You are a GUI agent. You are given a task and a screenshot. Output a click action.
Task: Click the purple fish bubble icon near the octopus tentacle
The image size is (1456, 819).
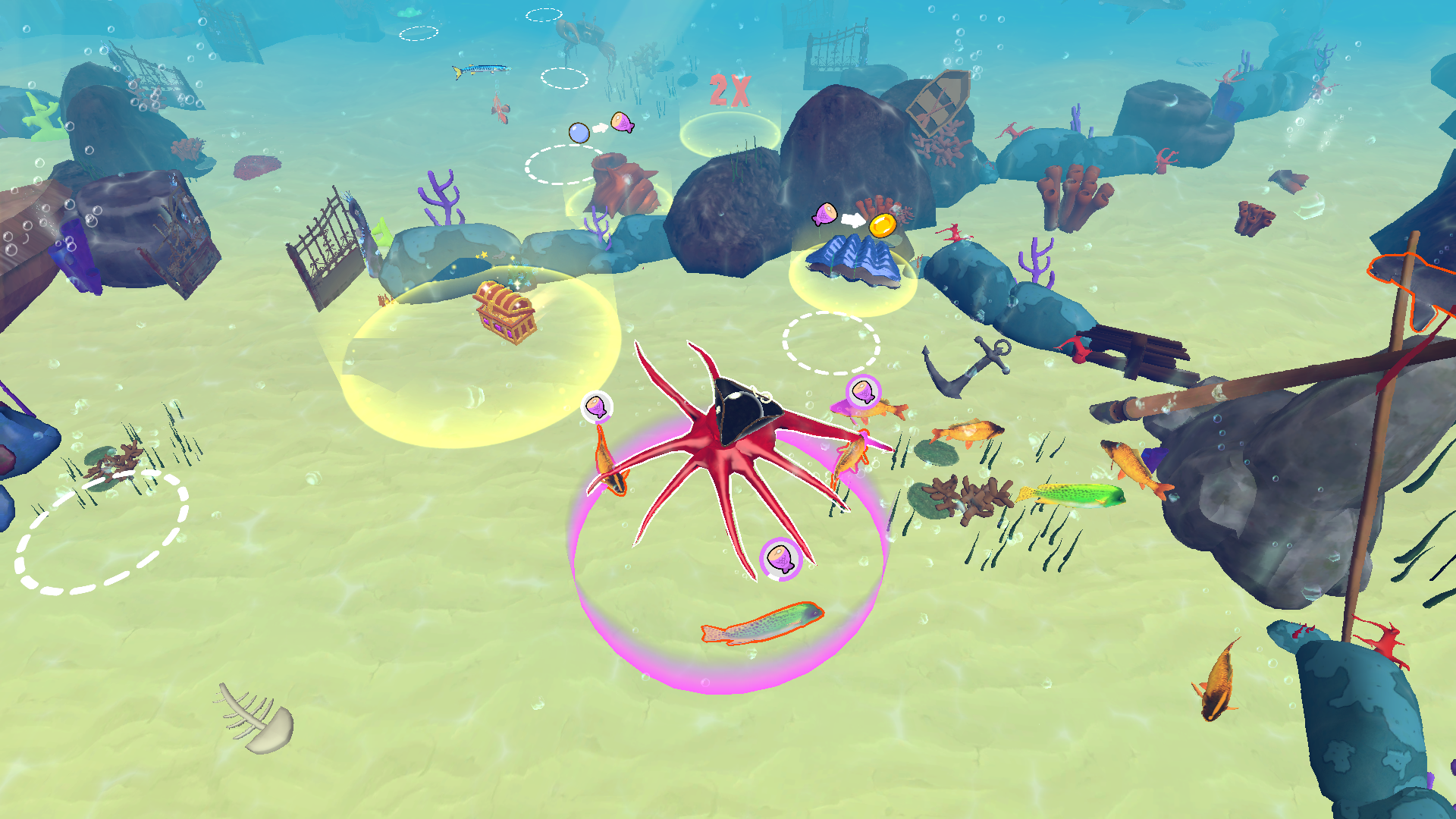(597, 405)
